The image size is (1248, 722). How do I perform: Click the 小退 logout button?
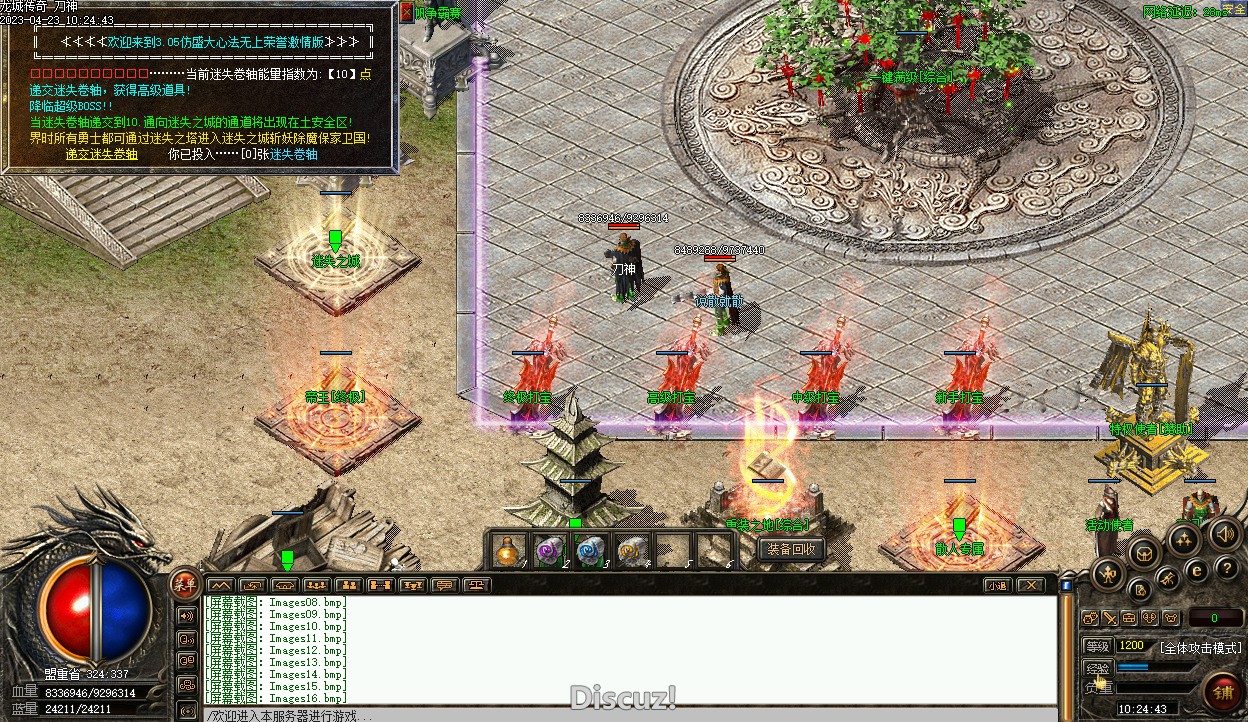[x=996, y=585]
